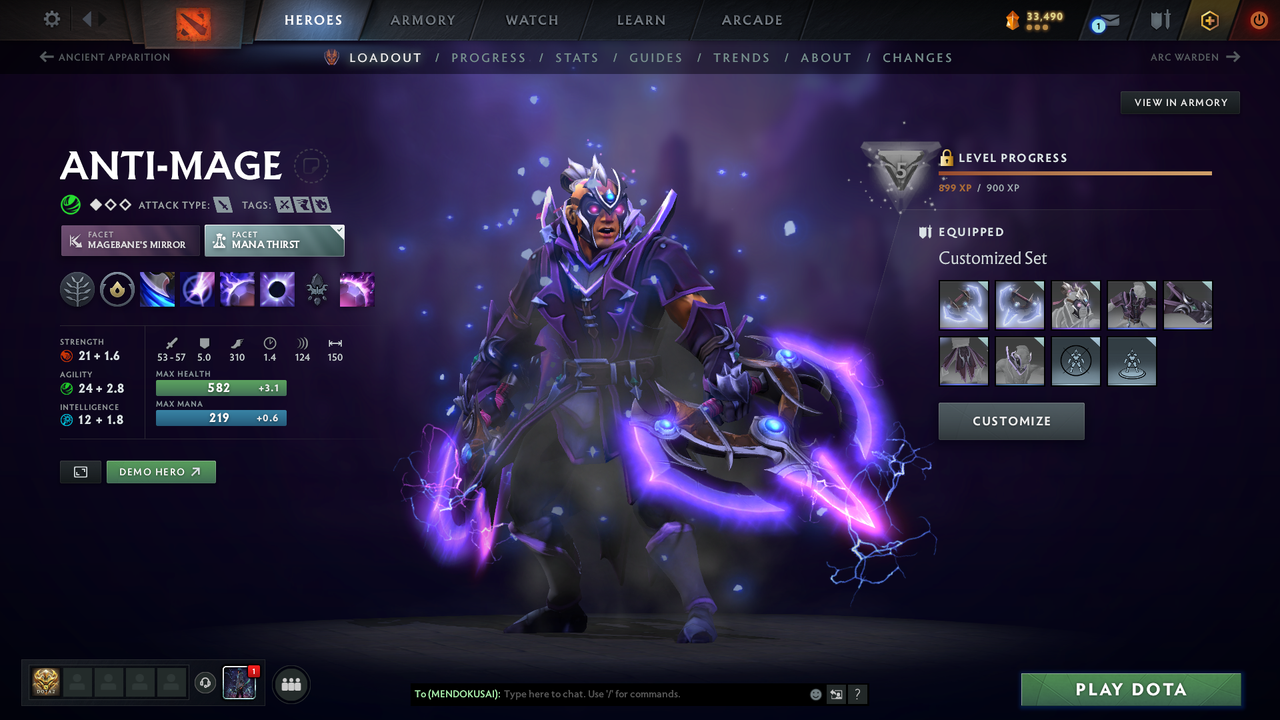The height and width of the screenshot is (720, 1280).
Task: Click View in Armory button
Action: 1180,102
